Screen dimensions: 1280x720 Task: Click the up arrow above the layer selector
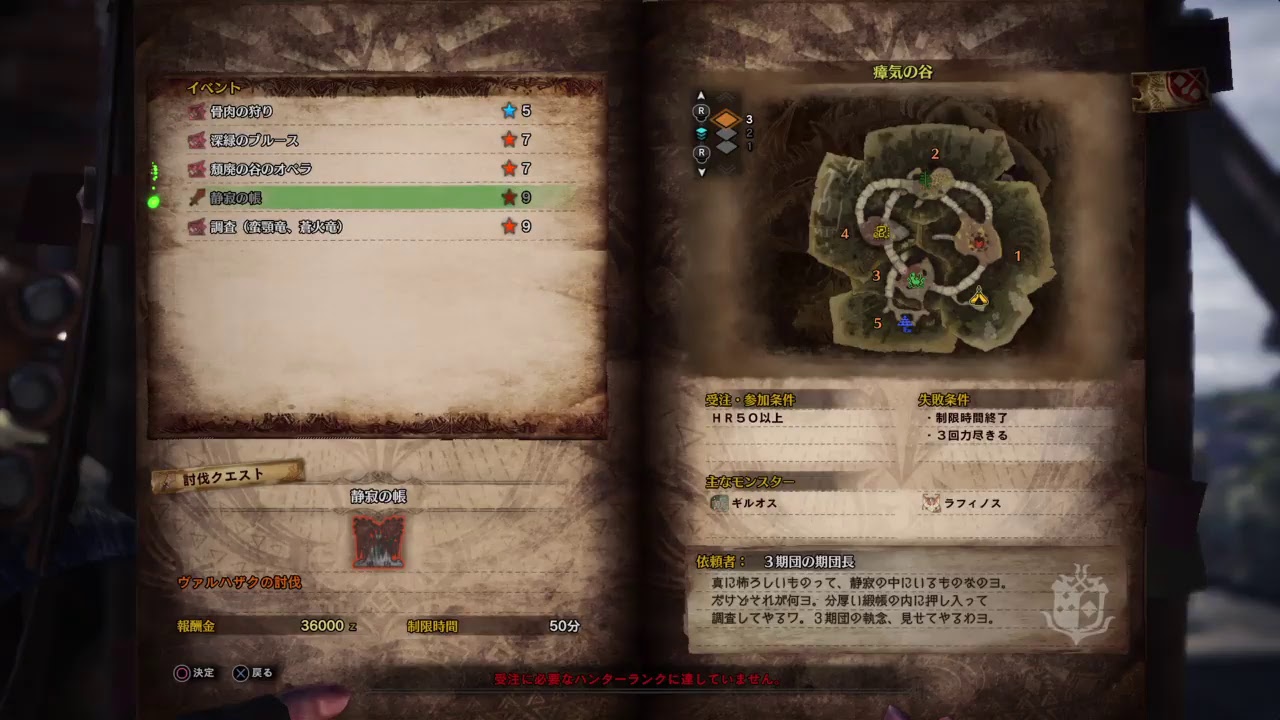[701, 95]
